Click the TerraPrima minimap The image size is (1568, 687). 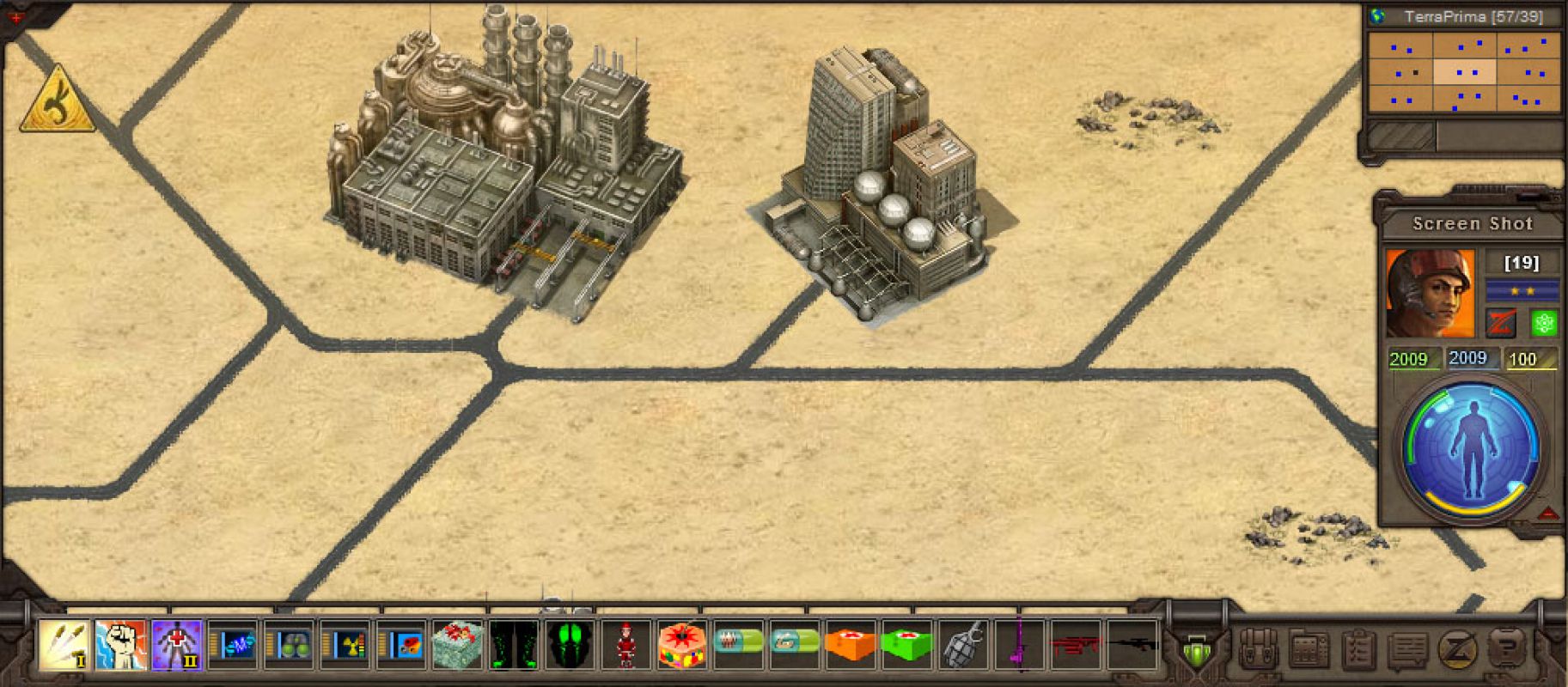1464,72
